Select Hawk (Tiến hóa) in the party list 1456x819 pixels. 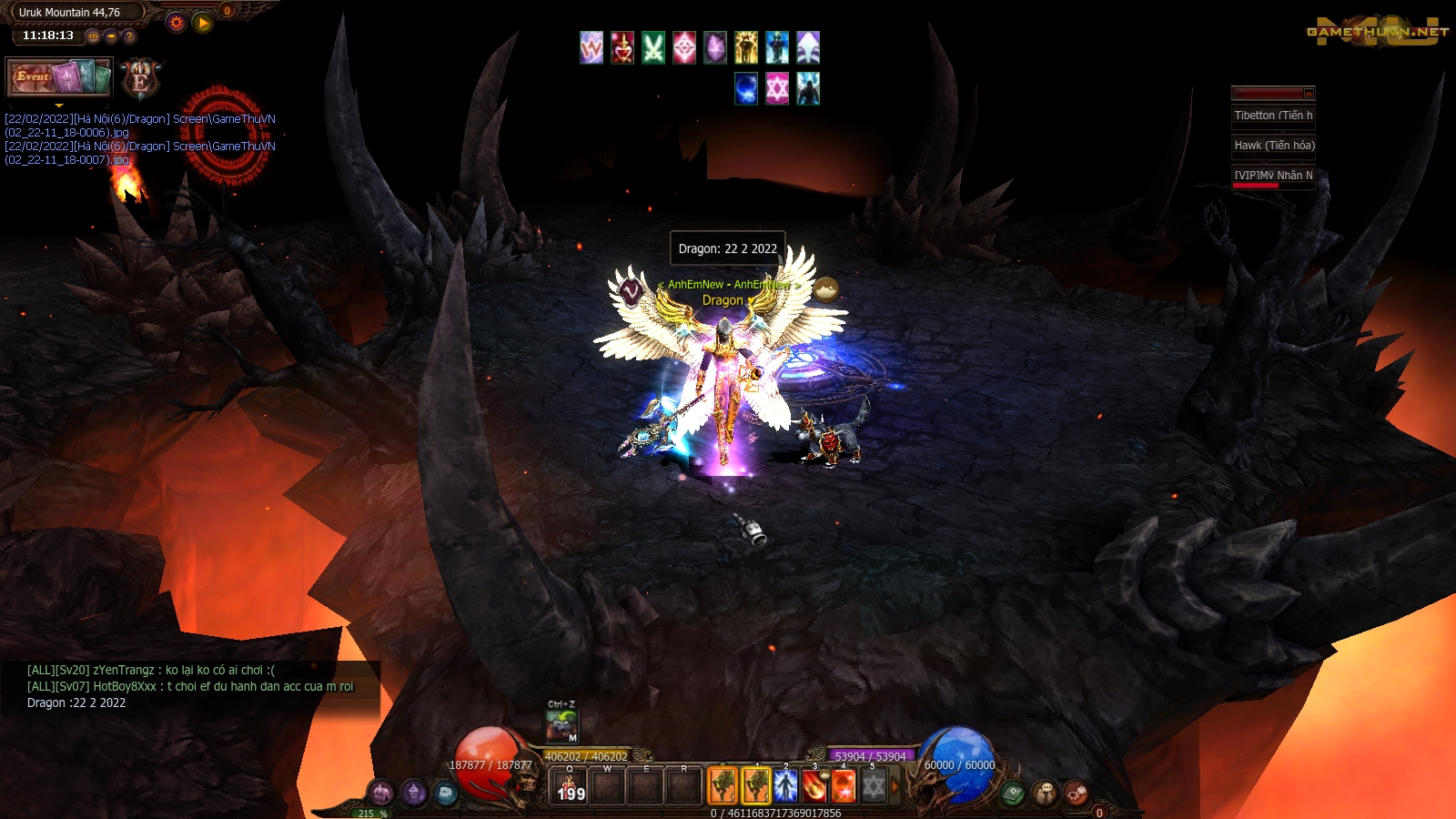click(1274, 146)
